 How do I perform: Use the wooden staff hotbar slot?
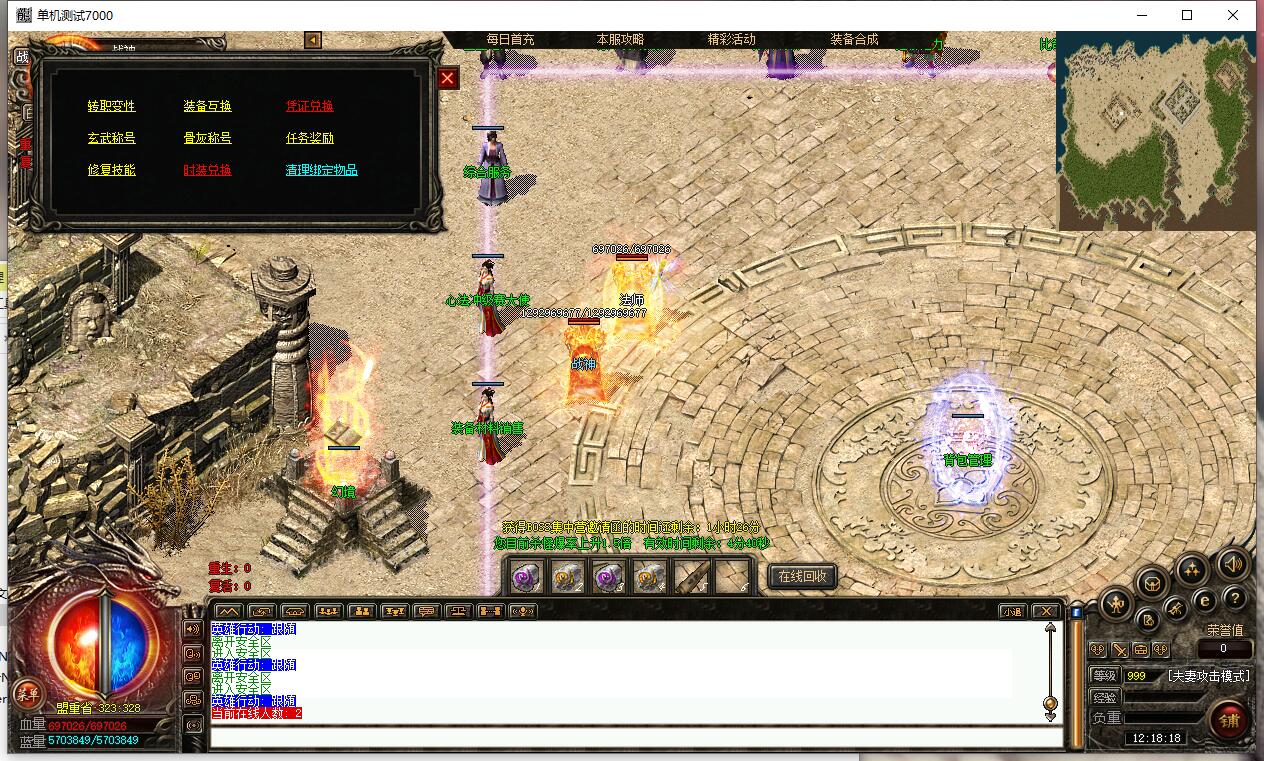click(x=690, y=576)
